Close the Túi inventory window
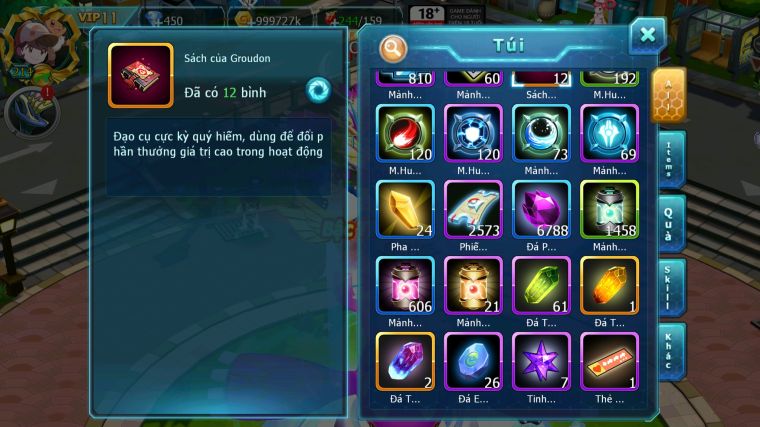This screenshot has height=427, width=760. tap(647, 35)
